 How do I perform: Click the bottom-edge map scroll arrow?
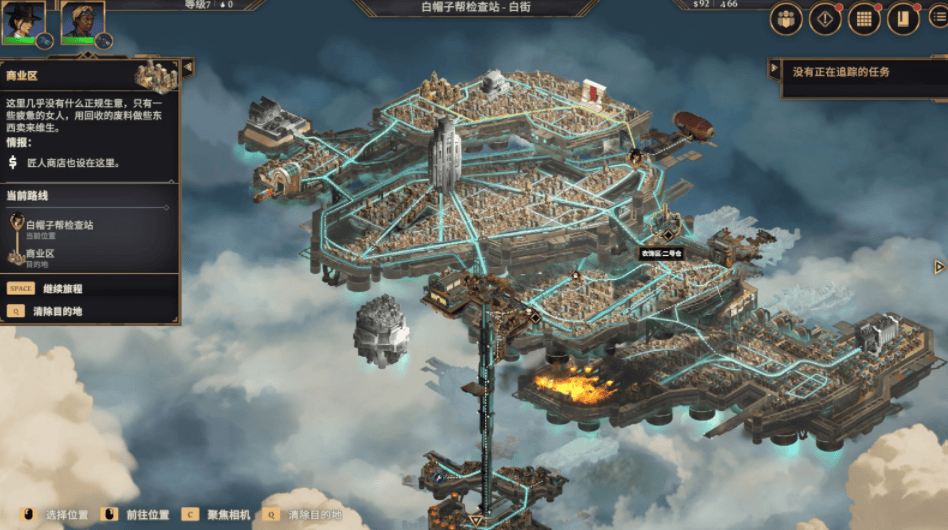pos(477,521)
